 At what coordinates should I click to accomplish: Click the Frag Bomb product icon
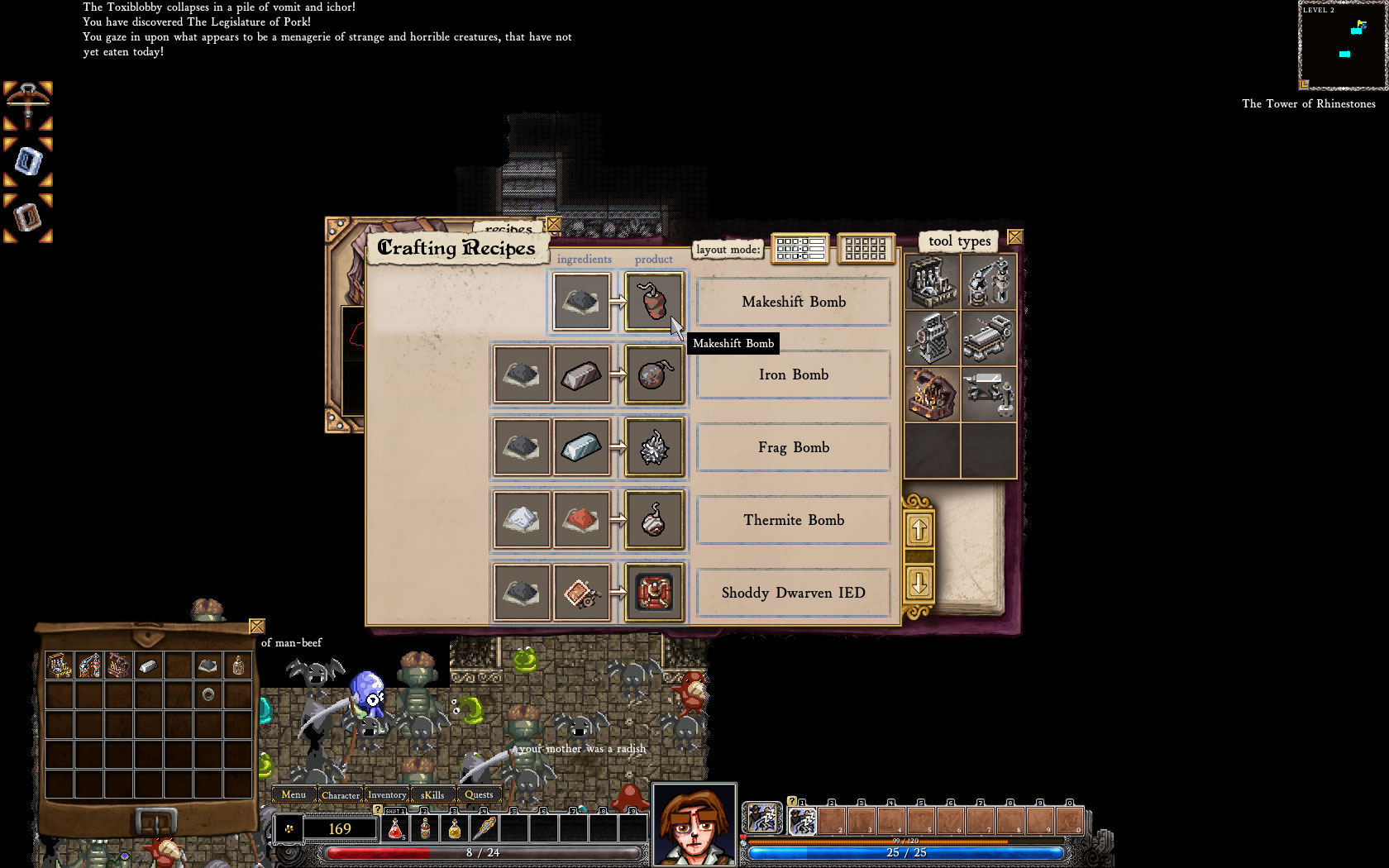[653, 447]
